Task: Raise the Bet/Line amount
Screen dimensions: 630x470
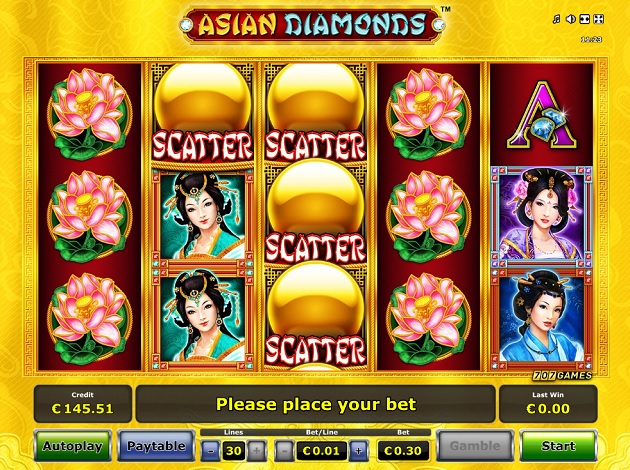Action: pos(359,450)
